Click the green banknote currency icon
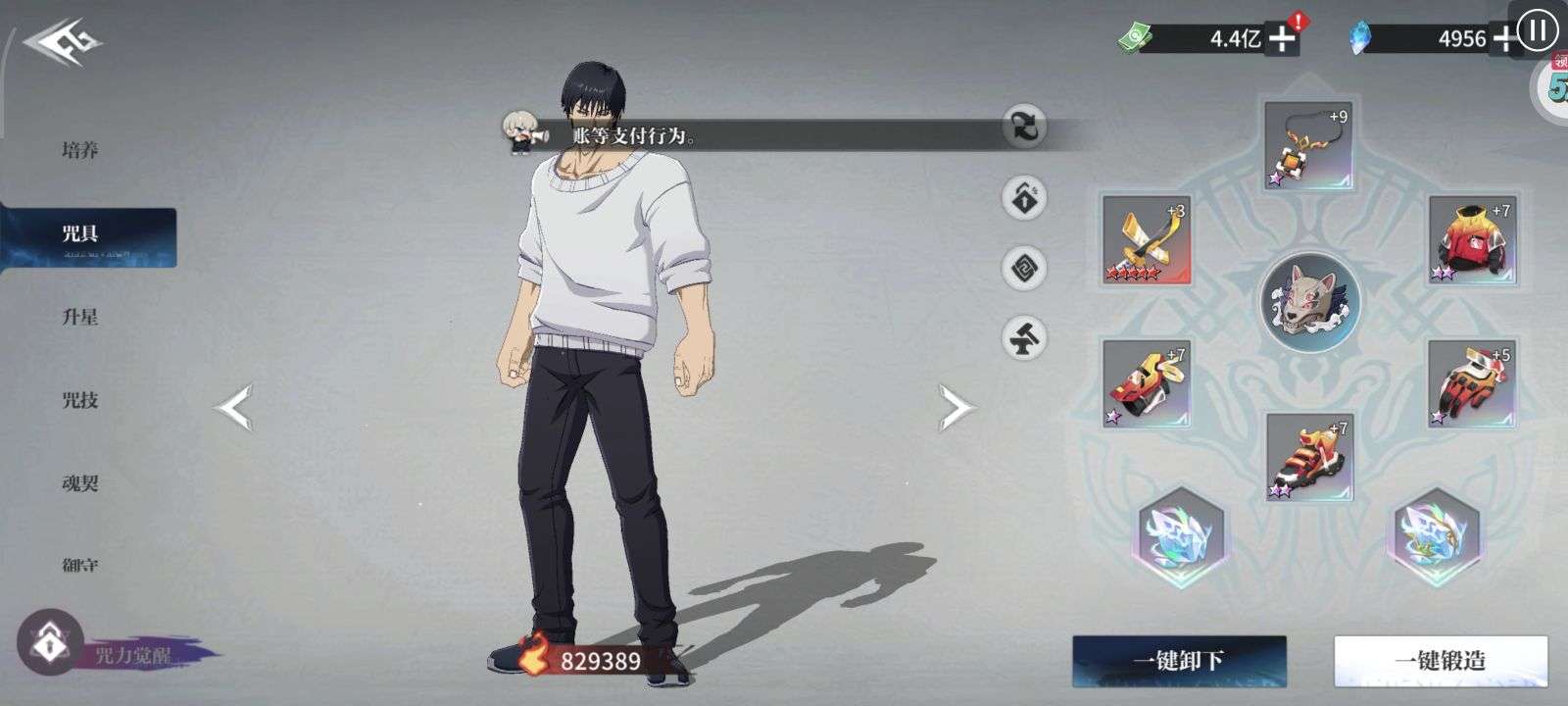 pyautogui.click(x=1136, y=35)
